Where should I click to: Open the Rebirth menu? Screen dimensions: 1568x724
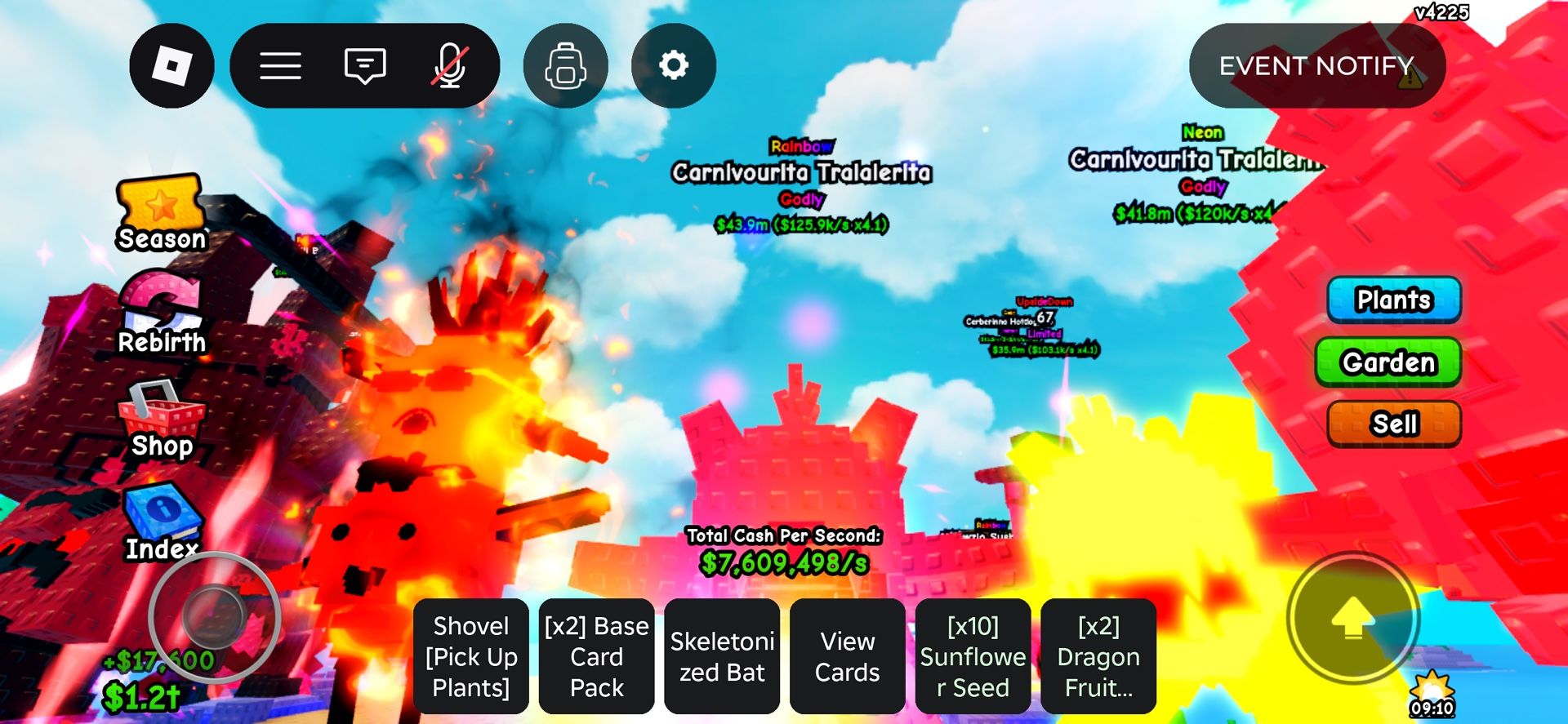[x=162, y=314]
